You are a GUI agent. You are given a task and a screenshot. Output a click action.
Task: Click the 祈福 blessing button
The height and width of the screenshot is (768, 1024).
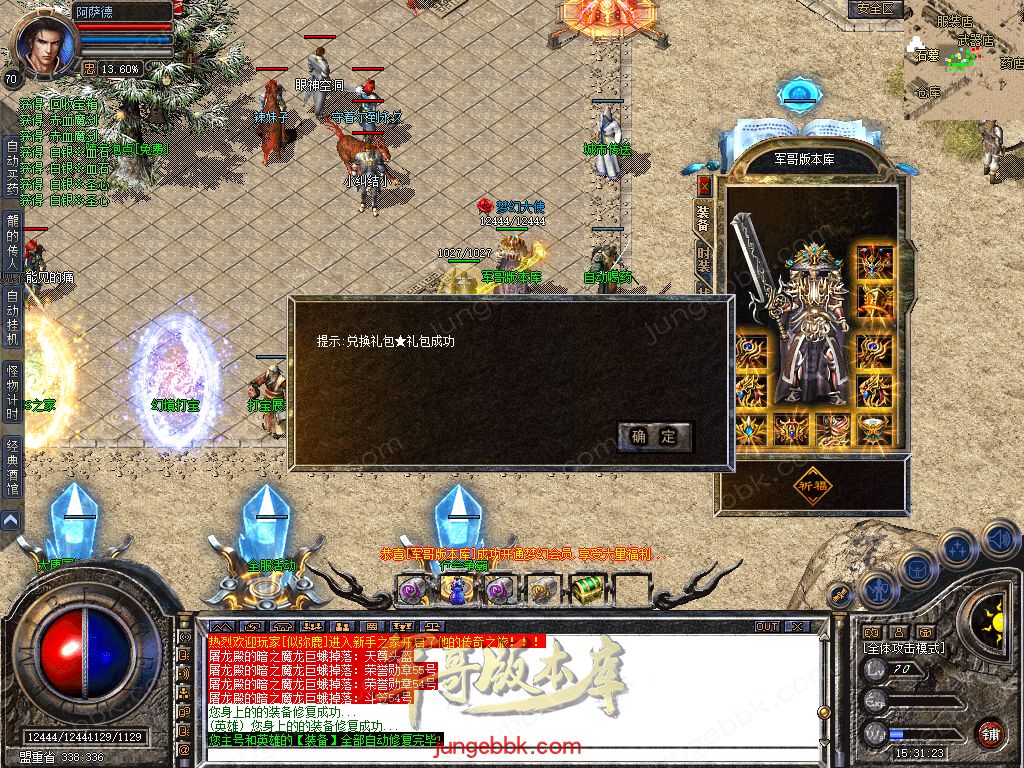pos(813,485)
